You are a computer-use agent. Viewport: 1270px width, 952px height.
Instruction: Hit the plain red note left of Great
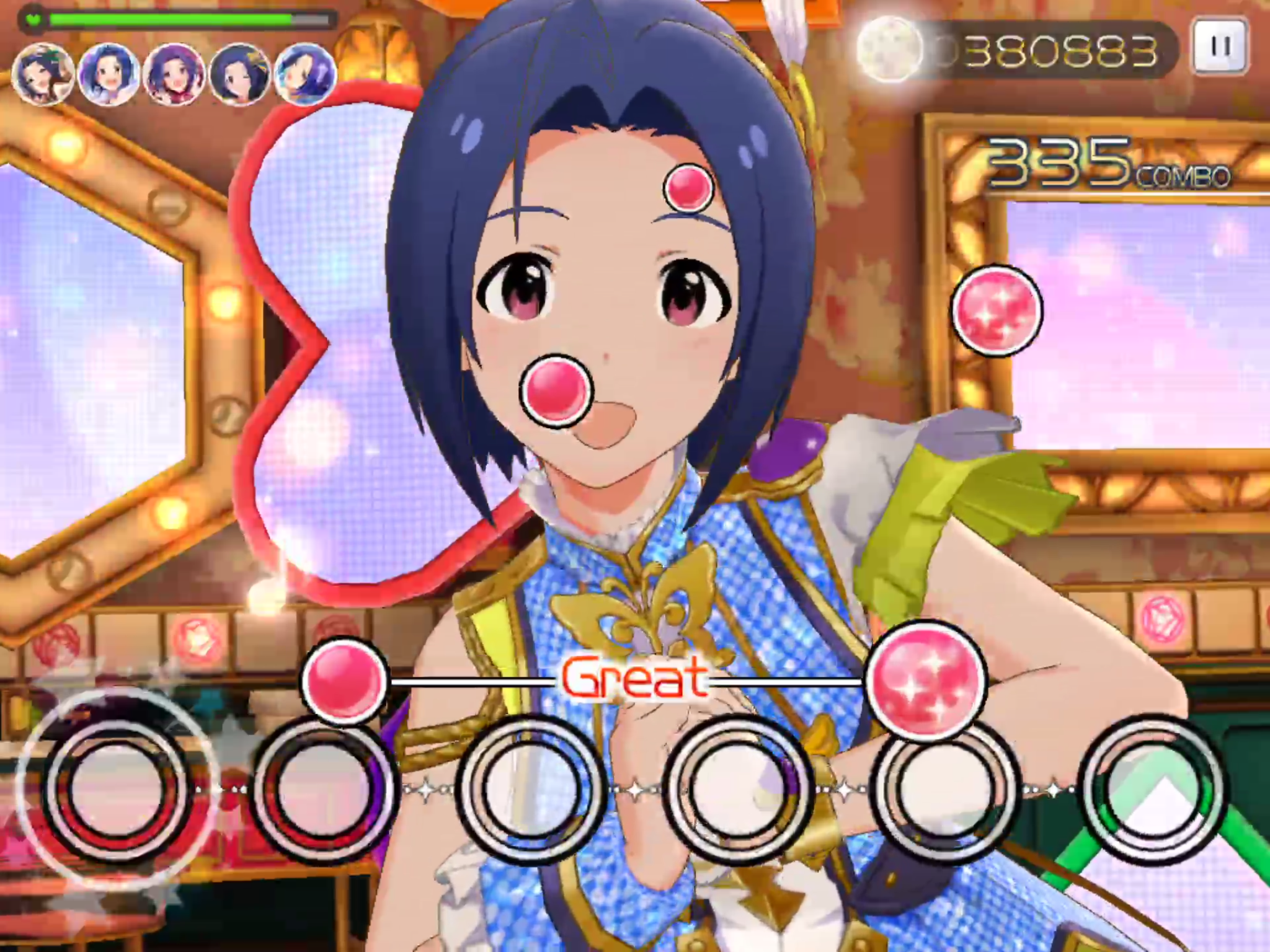[344, 681]
